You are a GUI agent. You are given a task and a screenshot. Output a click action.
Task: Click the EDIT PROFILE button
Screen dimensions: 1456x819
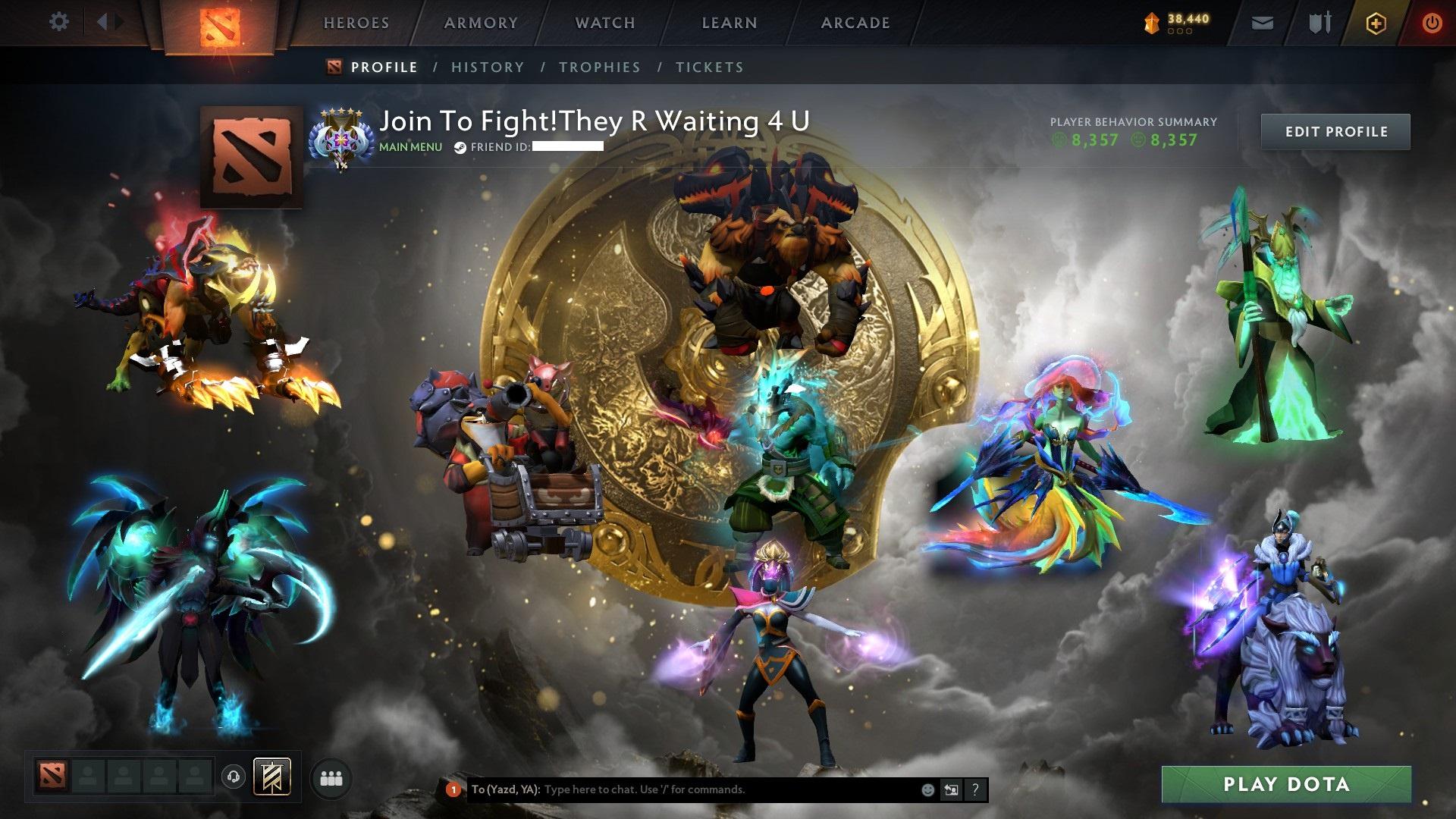(1335, 131)
